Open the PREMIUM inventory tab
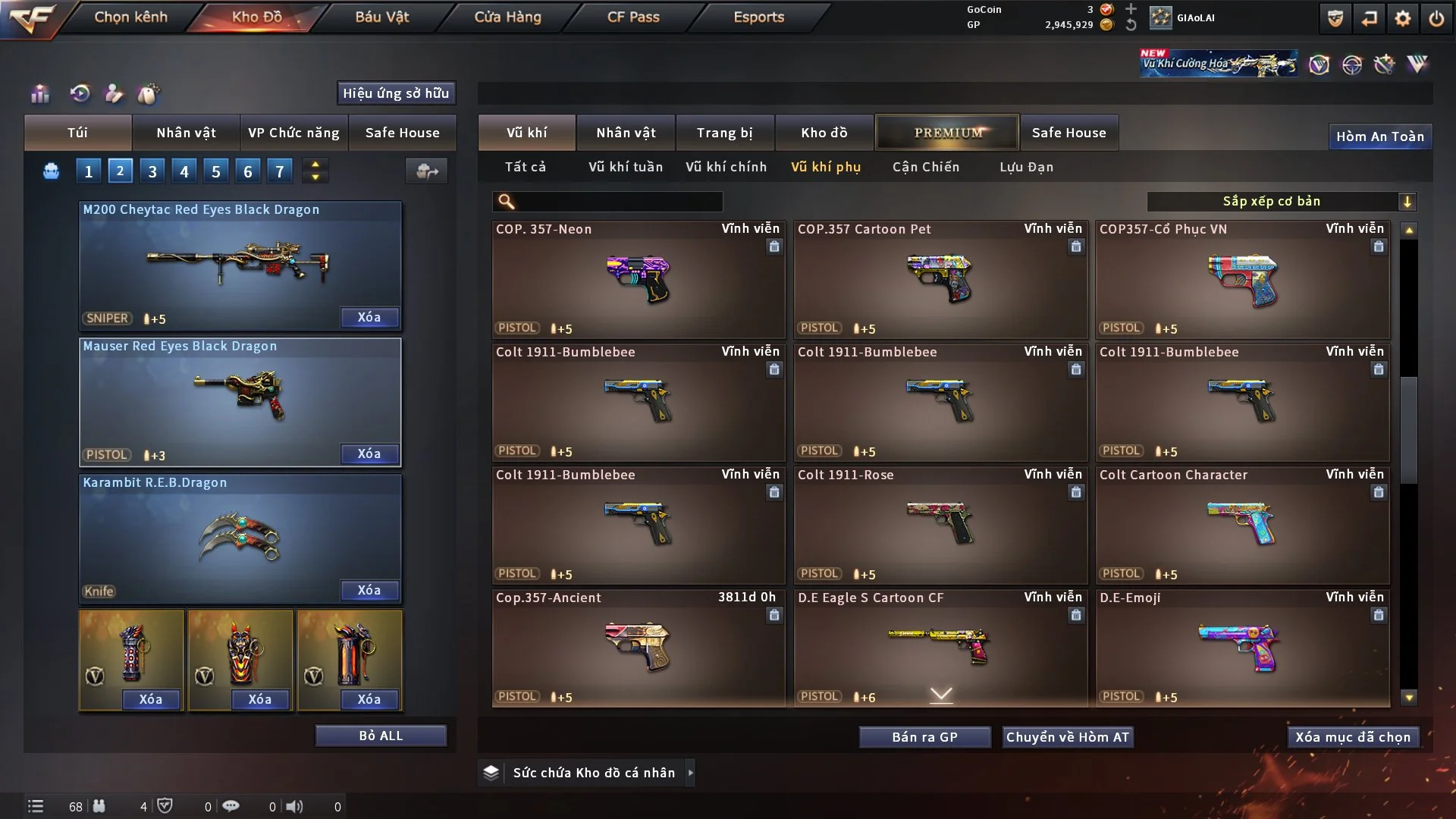 pyautogui.click(x=948, y=133)
